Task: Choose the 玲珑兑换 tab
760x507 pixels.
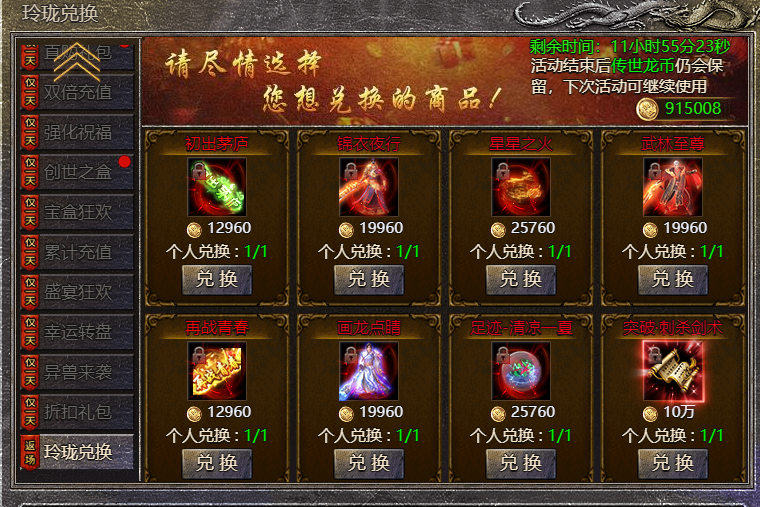Action: pos(78,452)
